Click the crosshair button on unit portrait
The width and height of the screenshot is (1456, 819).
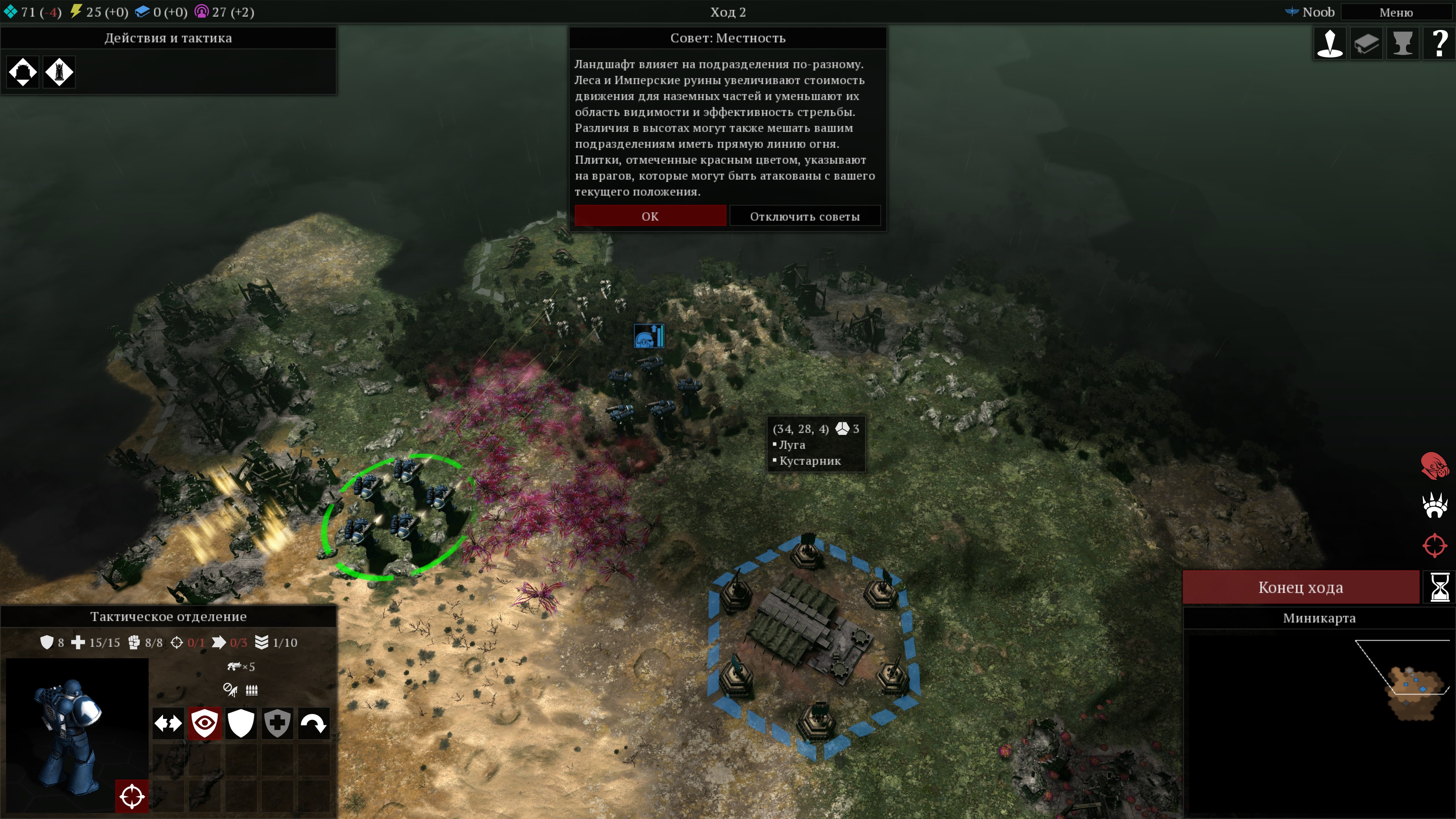(x=132, y=796)
